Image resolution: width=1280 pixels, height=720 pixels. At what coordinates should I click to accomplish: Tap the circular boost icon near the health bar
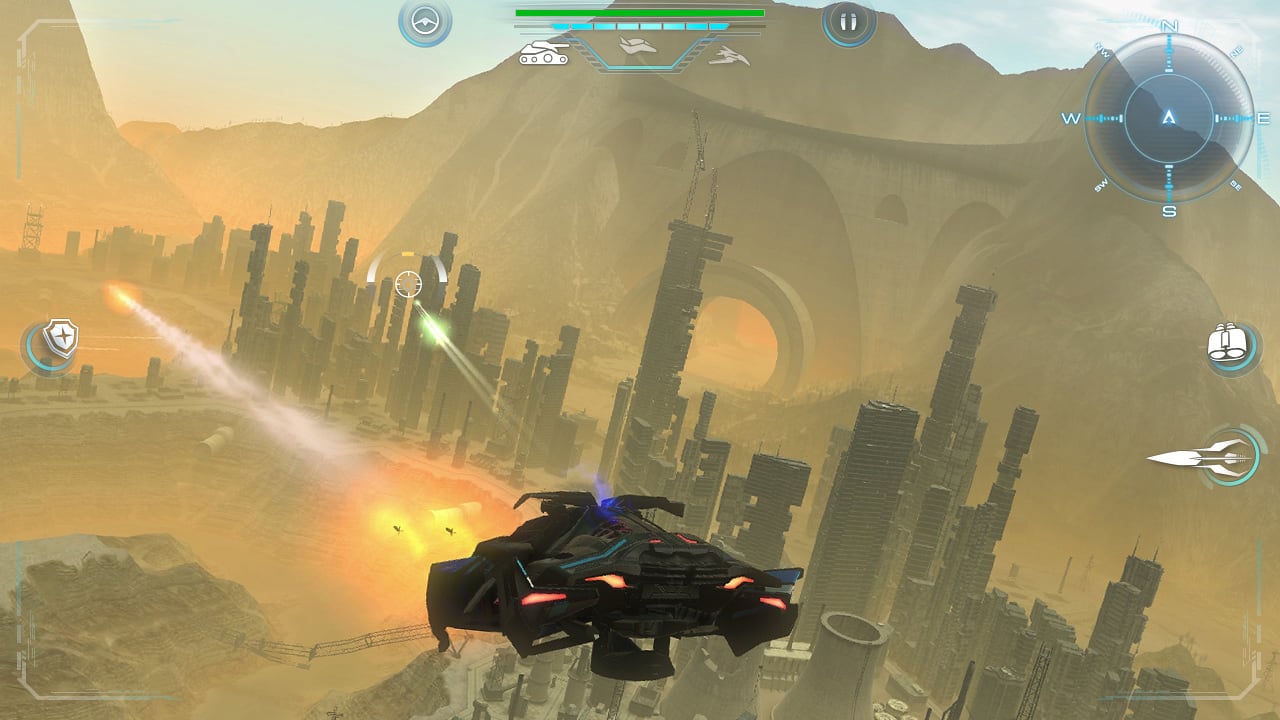point(424,20)
